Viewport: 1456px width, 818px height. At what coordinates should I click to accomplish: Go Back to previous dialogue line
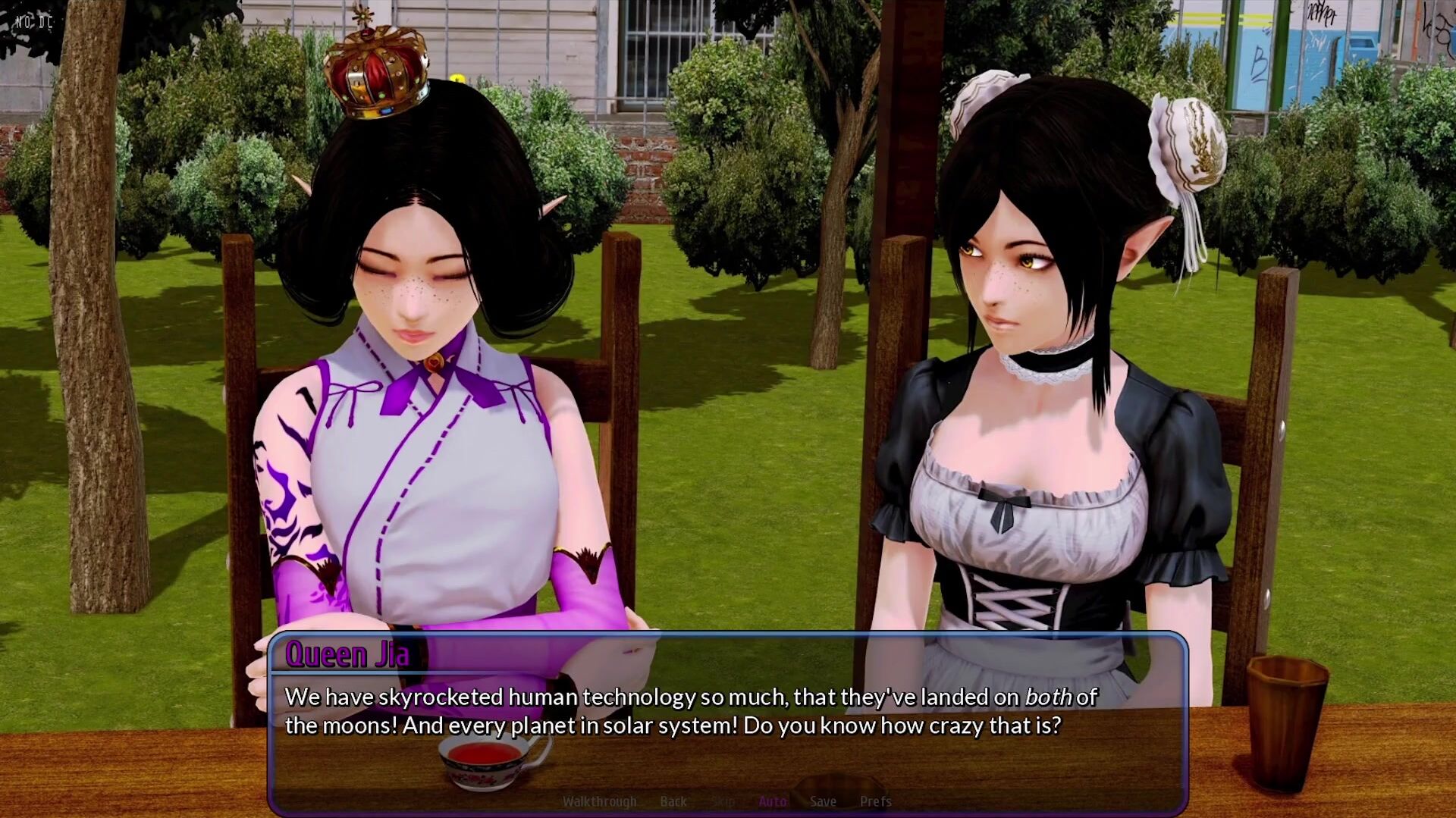pyautogui.click(x=673, y=801)
